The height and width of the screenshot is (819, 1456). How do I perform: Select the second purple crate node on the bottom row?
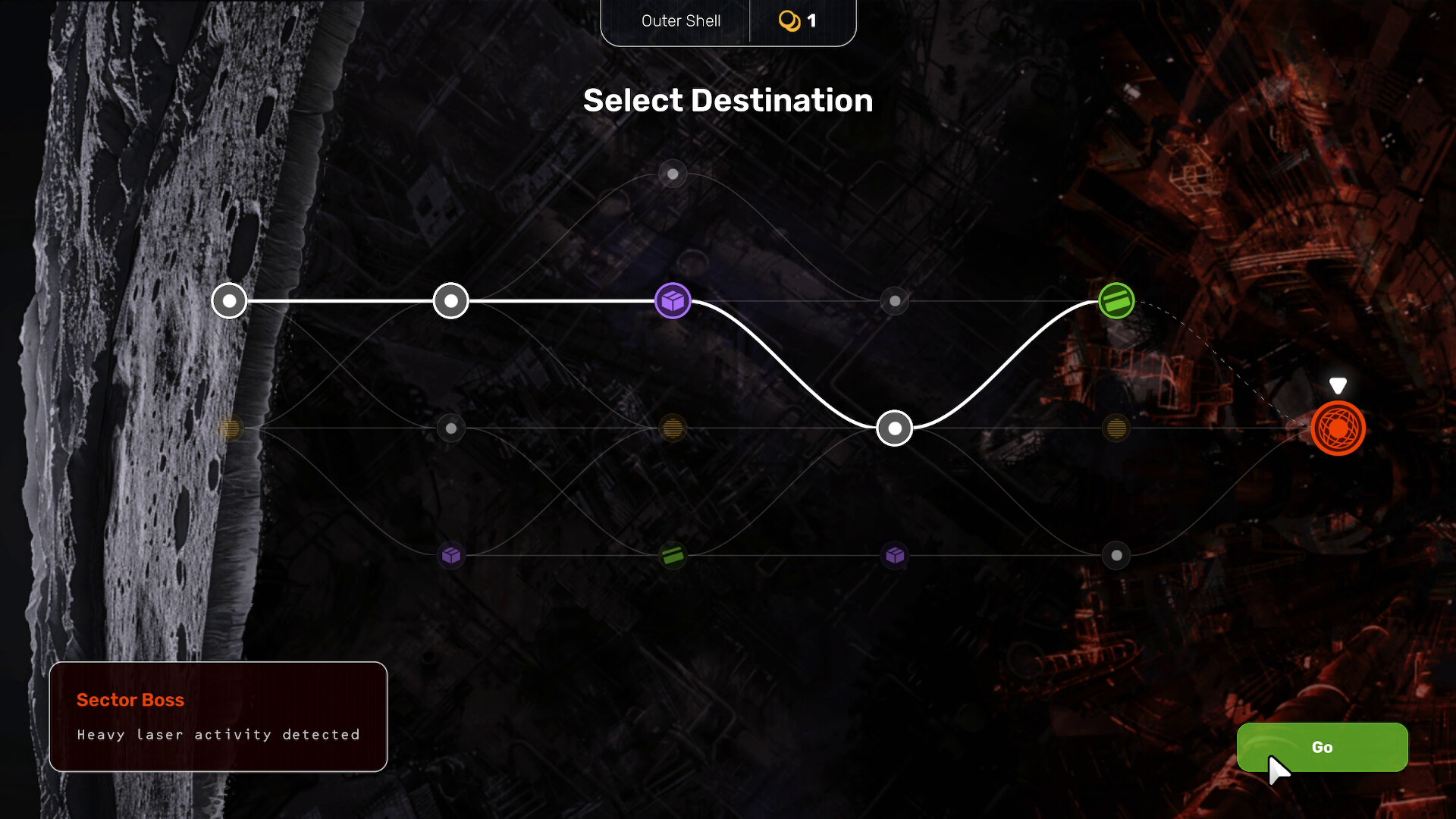[895, 555]
